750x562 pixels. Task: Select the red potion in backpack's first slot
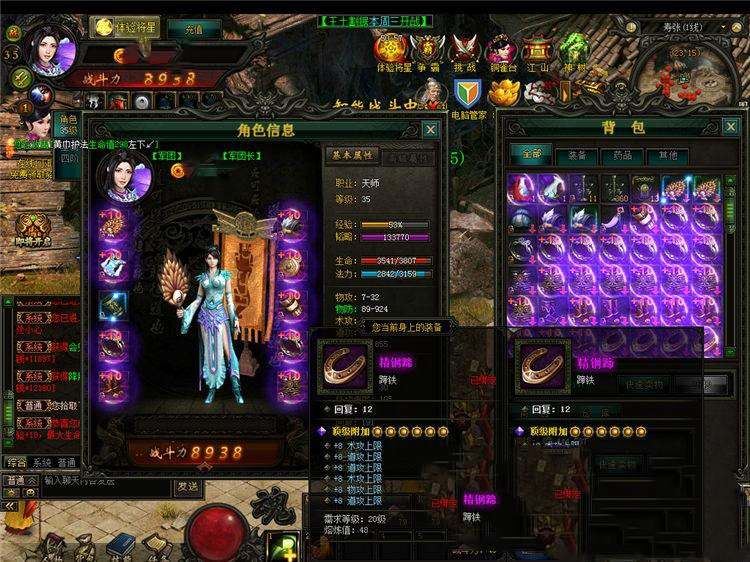click(523, 187)
